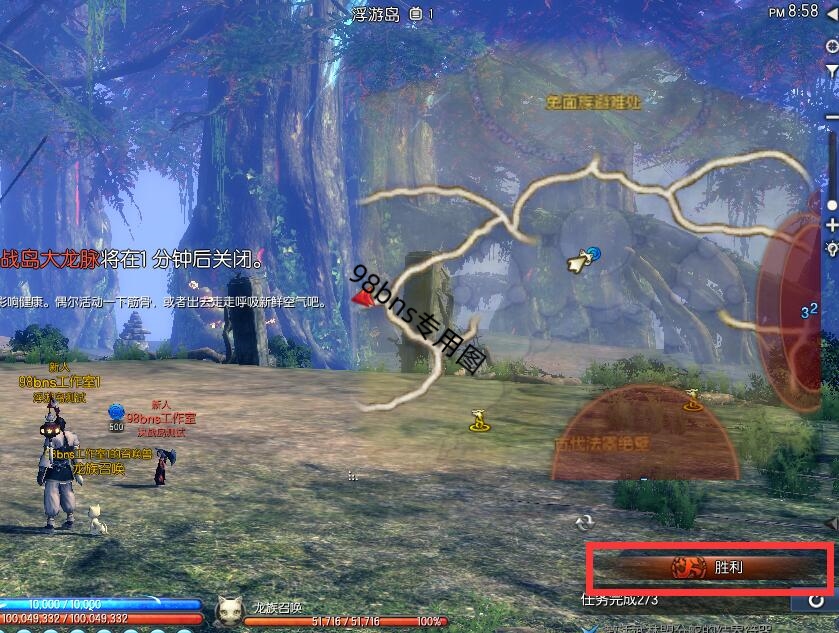Image resolution: width=839 pixels, height=633 pixels.
Task: Click the 胜利 victory banner
Action: pyautogui.click(x=708, y=567)
